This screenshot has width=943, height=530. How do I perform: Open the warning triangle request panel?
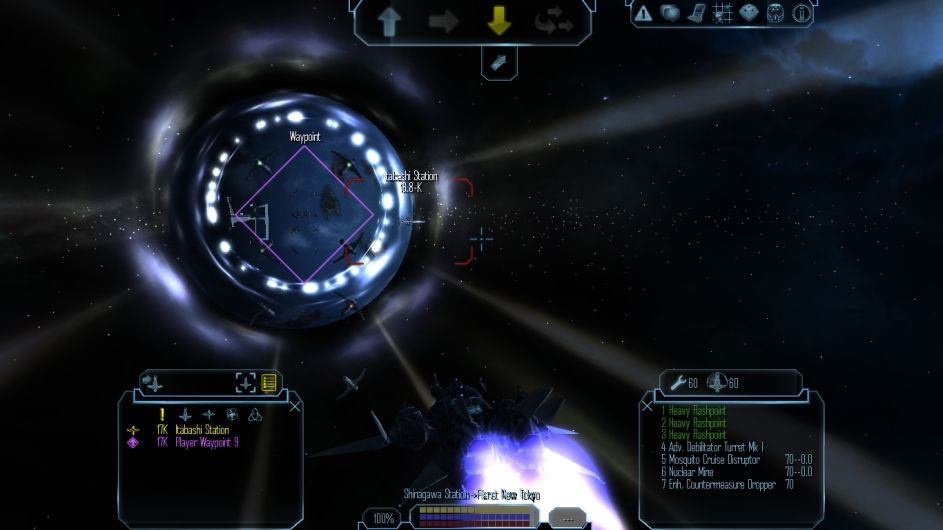coord(643,13)
